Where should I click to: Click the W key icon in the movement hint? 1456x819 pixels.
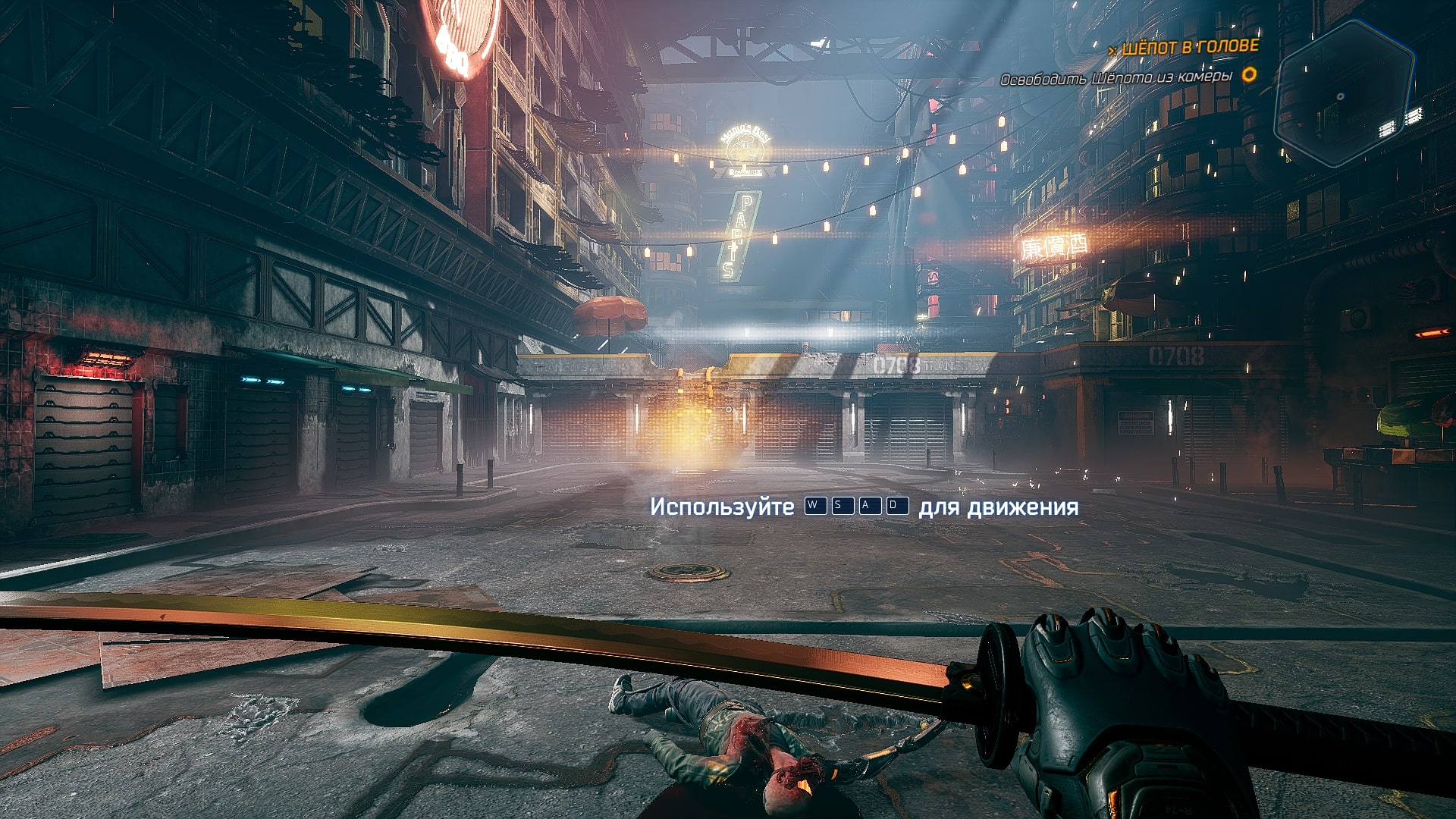[x=817, y=505]
